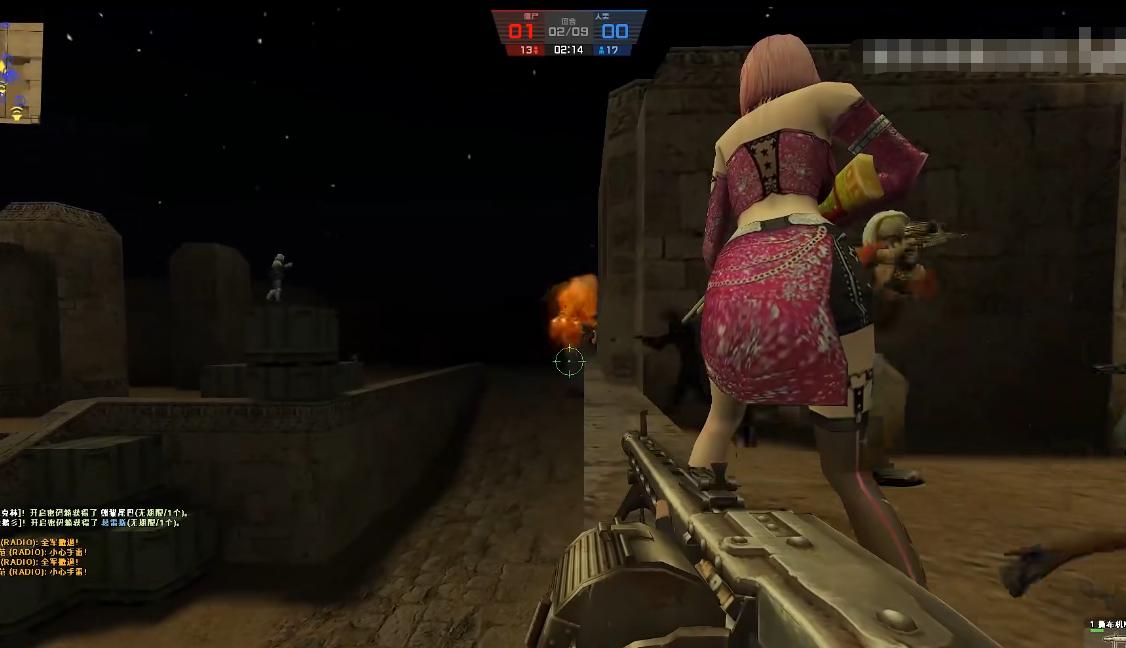Select the weapon slot 1 machine gun label
Screen dimensions: 1126x648
tap(1107, 624)
